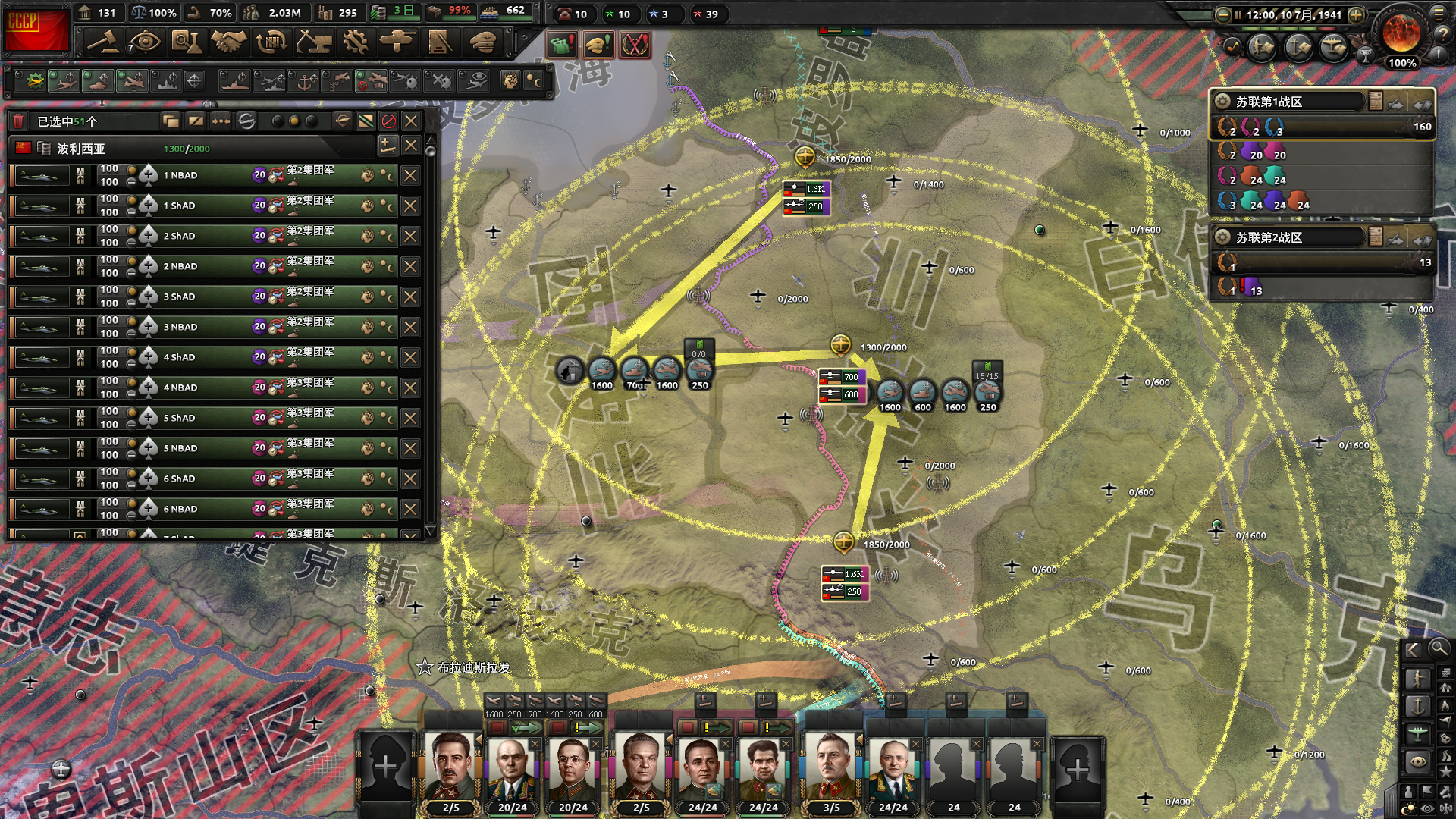Close the air wing selection panel
Viewport: 1456px width, 819px height.
411,121
